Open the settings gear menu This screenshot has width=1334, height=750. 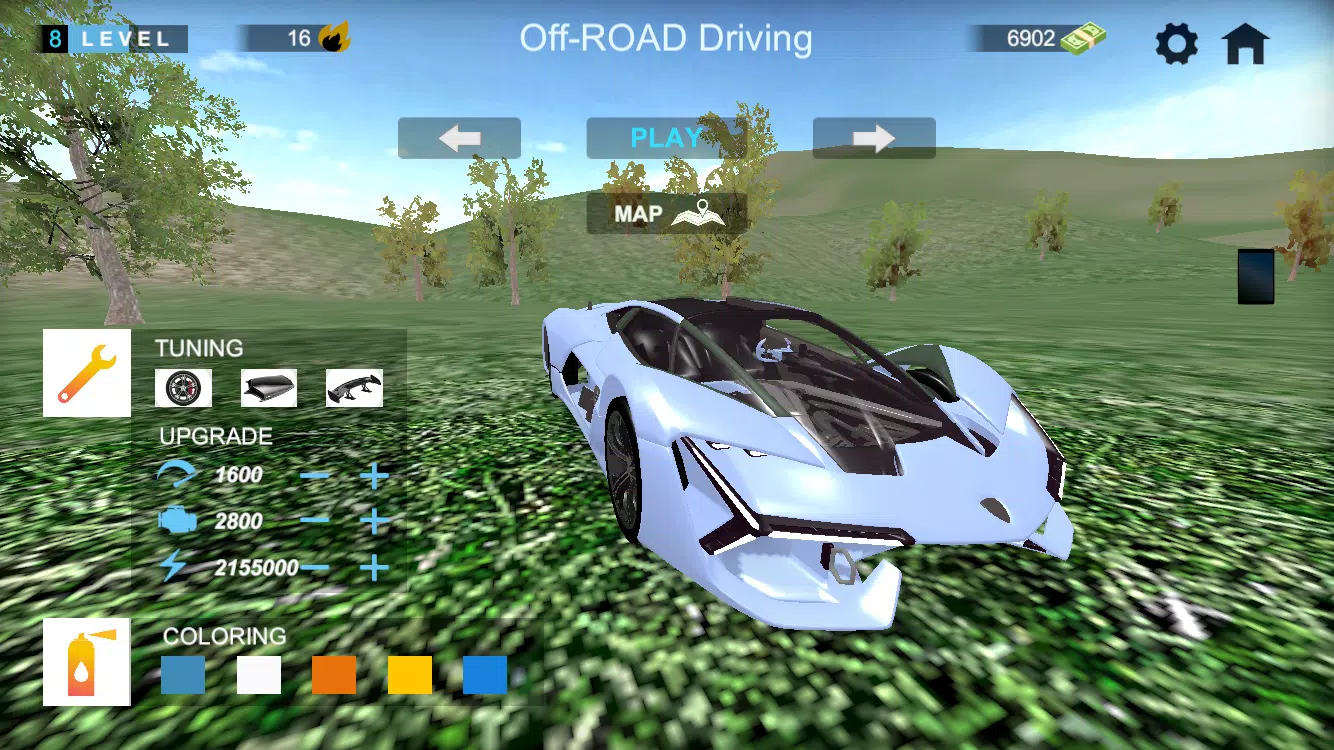pyautogui.click(x=1176, y=44)
